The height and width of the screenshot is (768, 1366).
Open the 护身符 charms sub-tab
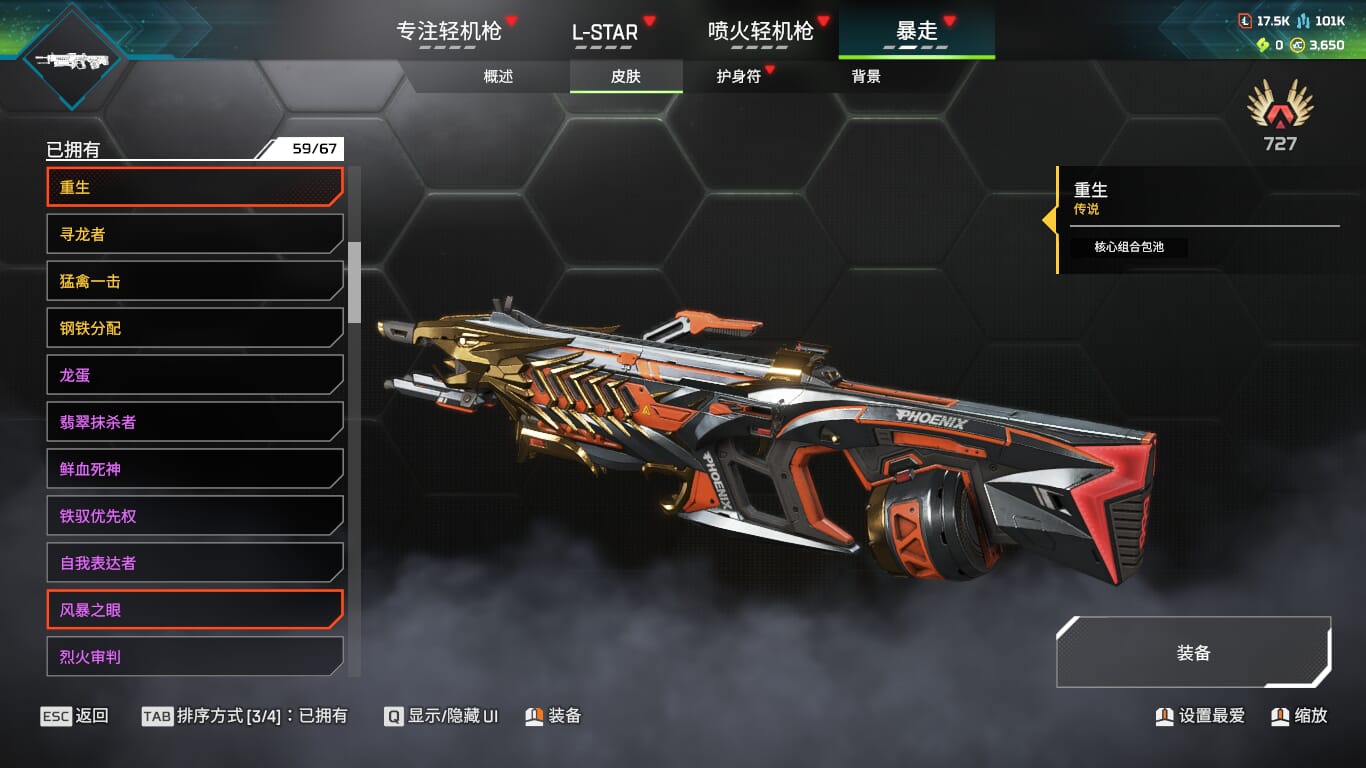tap(739, 77)
